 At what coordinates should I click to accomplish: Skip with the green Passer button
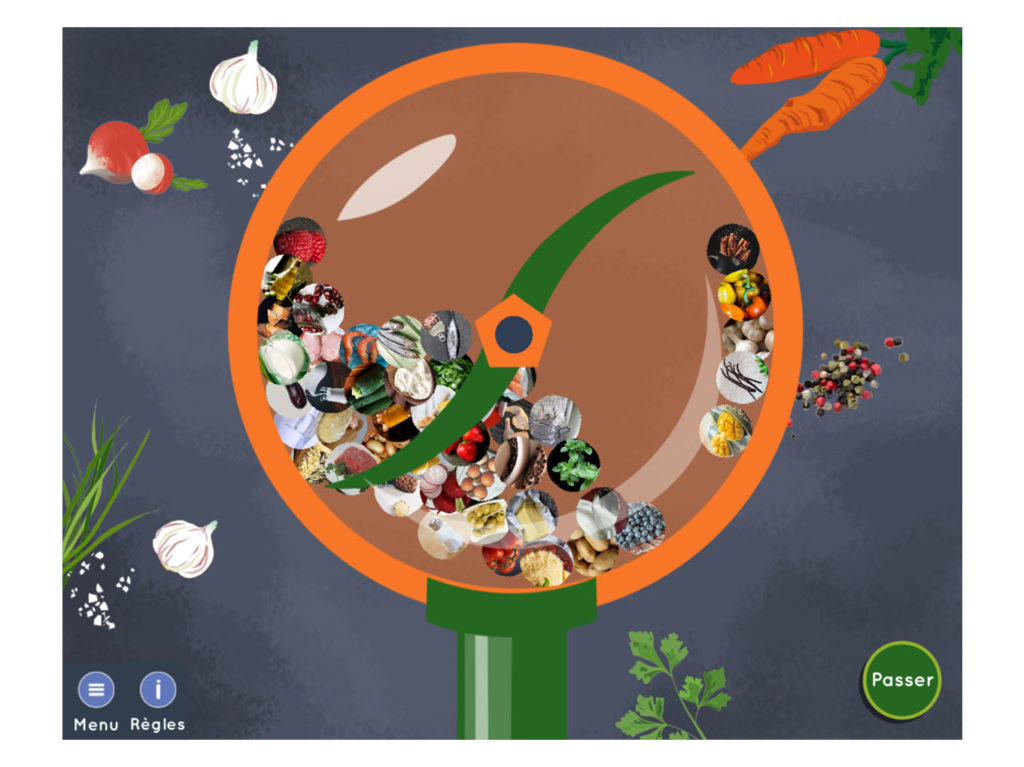(x=902, y=680)
